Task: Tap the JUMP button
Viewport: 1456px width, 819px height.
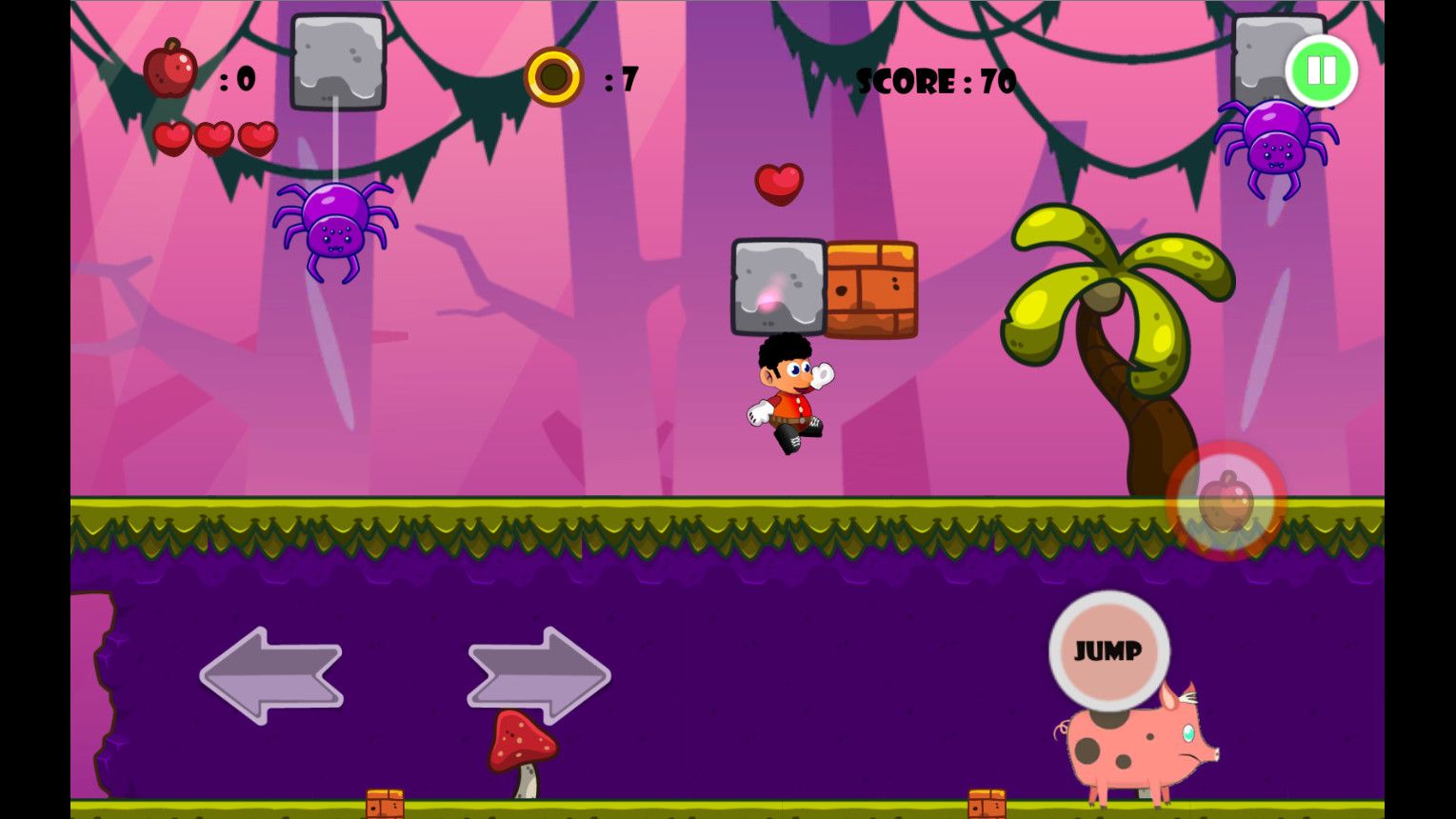Action: (1108, 650)
